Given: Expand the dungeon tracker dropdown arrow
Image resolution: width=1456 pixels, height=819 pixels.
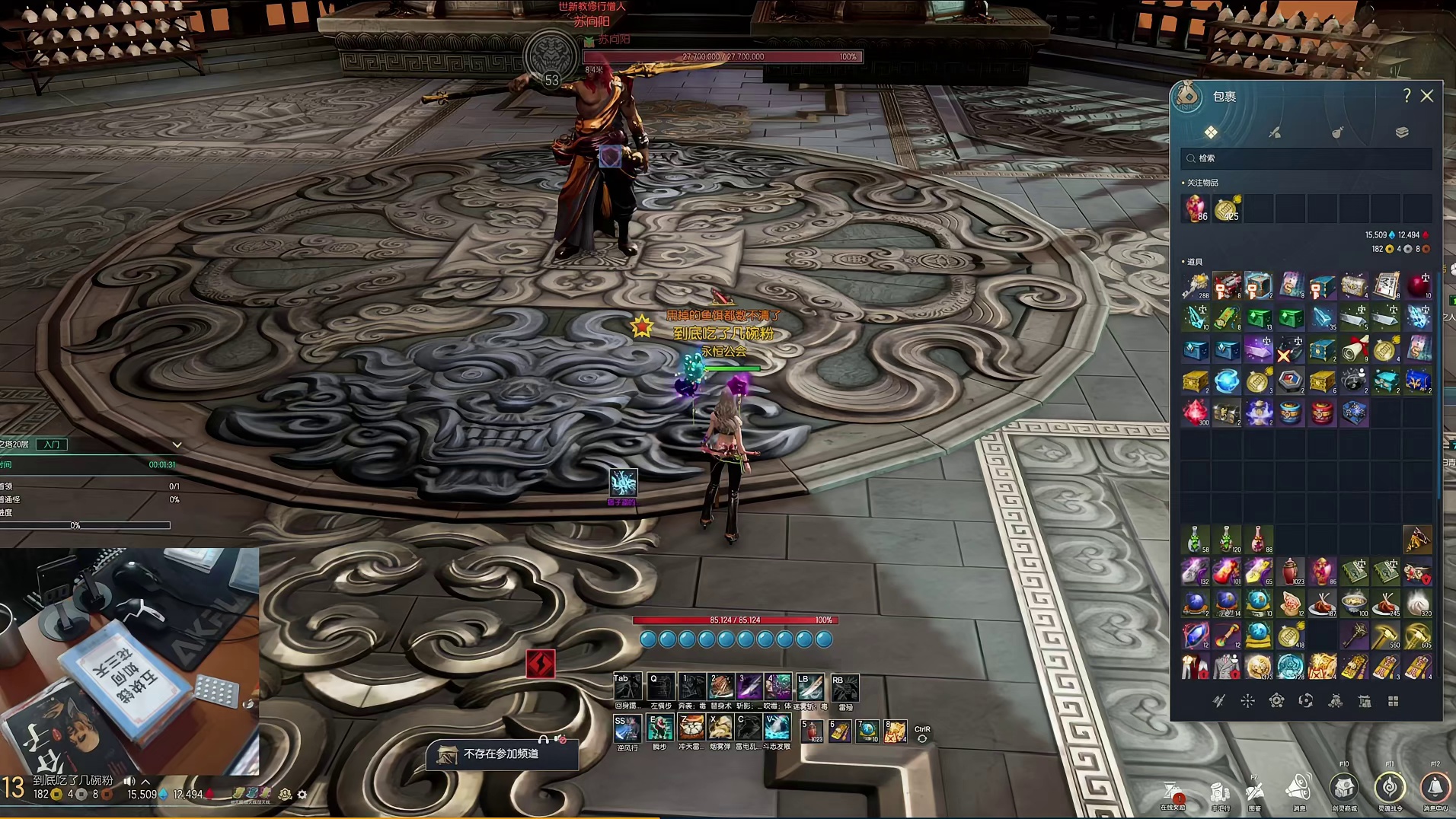Looking at the screenshot, I should click(x=177, y=445).
